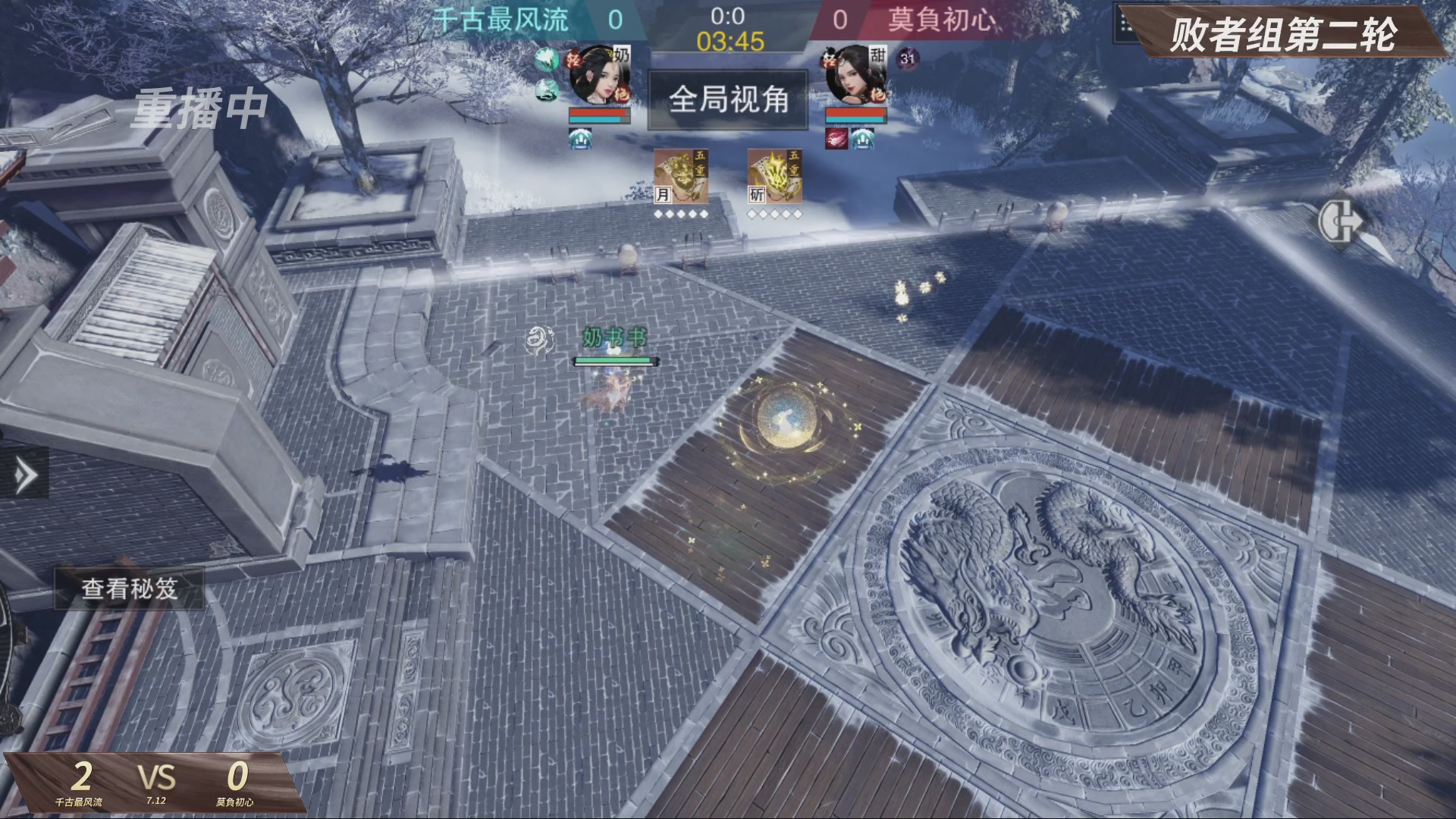Toggle the 全局视角 global view mode
This screenshot has width=1456, height=819.
(x=726, y=100)
